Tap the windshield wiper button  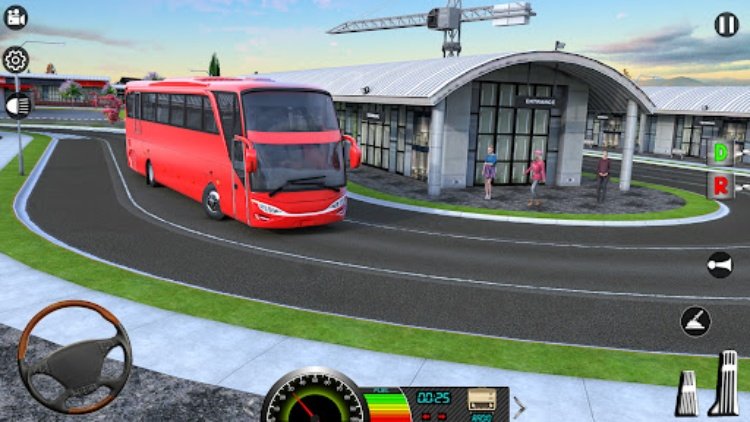696,321
